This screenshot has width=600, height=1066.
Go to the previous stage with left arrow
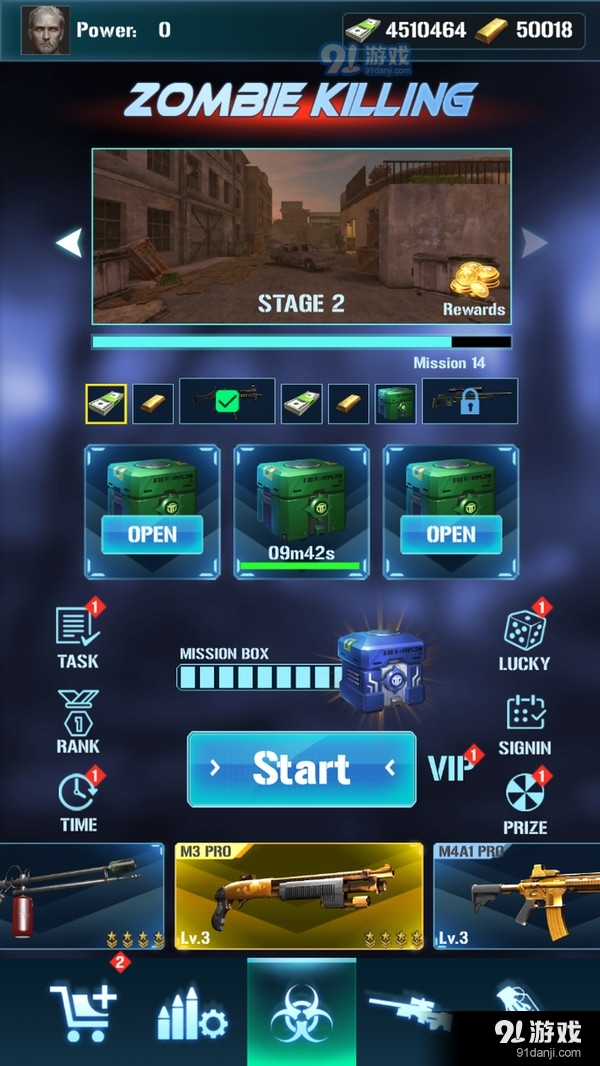[x=68, y=242]
